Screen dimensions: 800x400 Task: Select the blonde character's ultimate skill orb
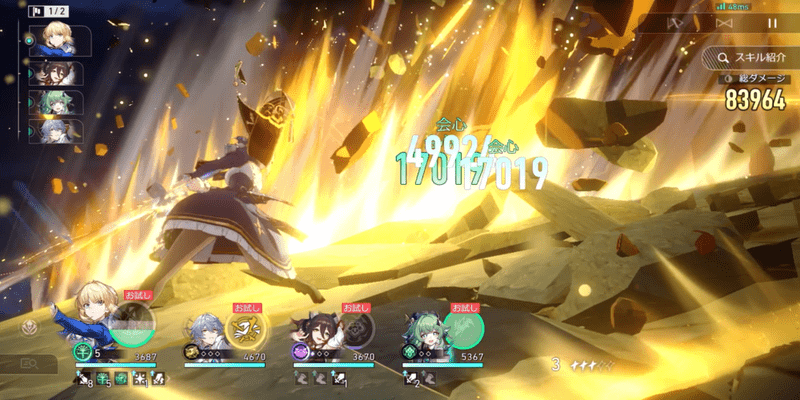132,322
